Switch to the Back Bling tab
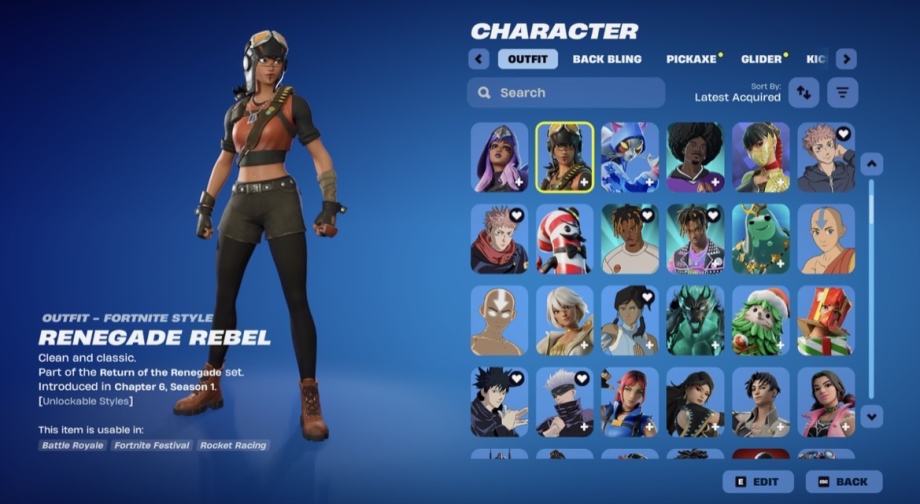The image size is (920, 504). (x=607, y=59)
